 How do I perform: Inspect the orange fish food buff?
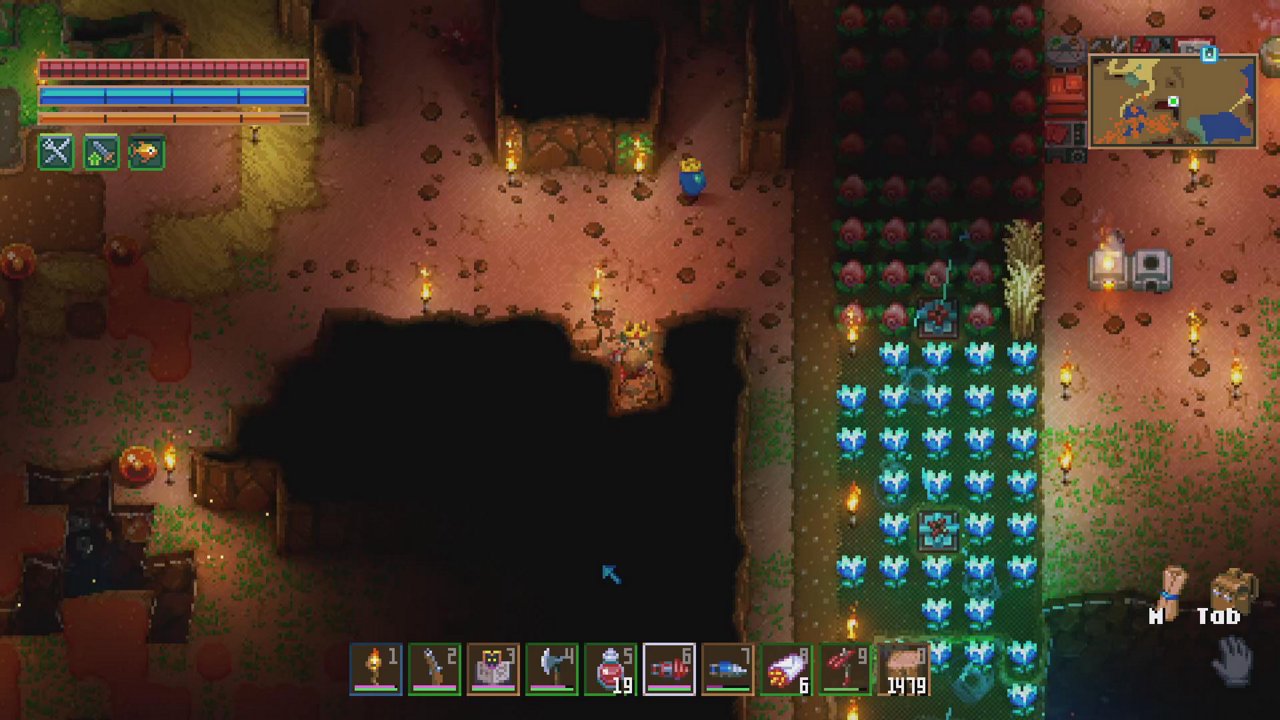coord(146,152)
